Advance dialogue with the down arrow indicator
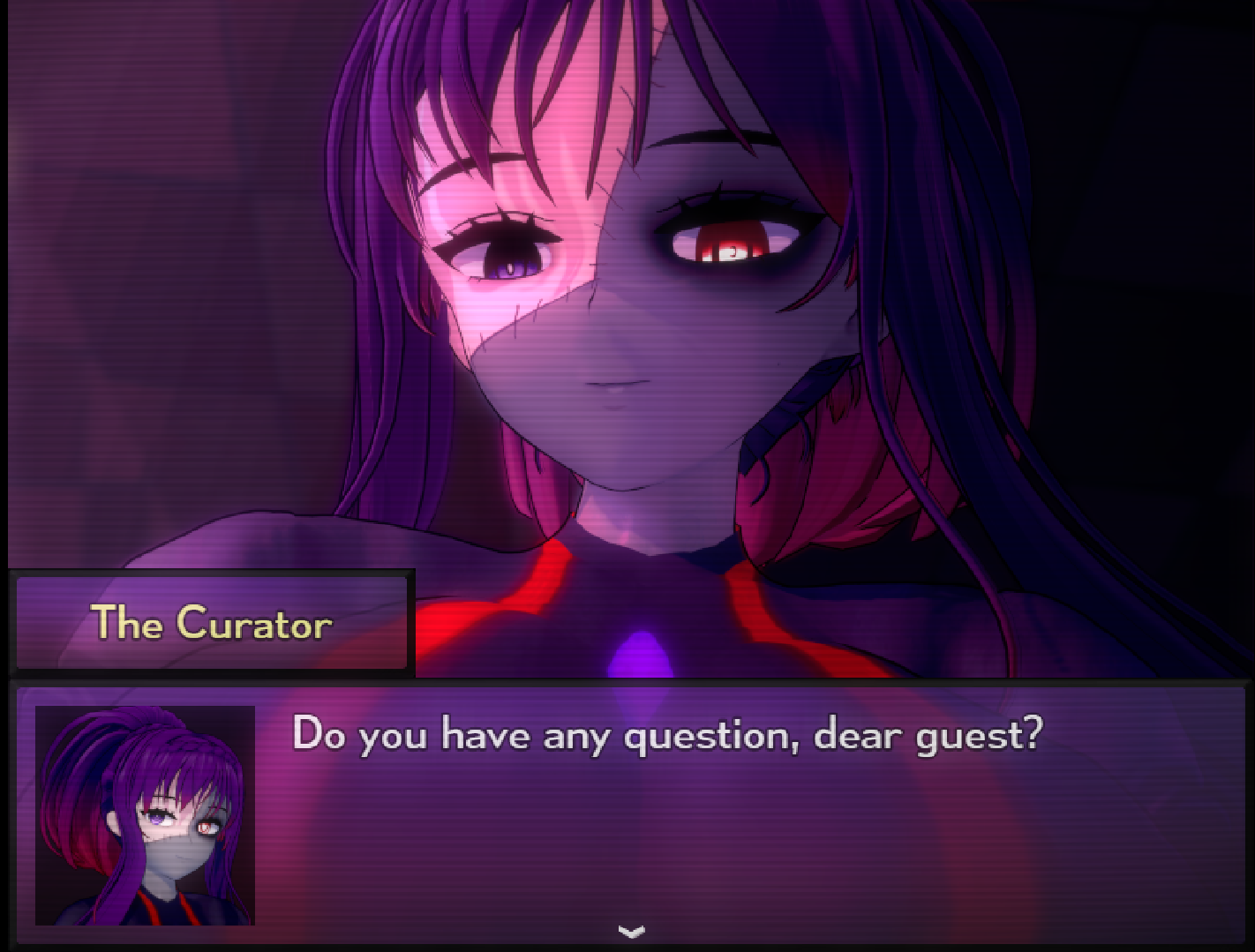Screen dimensions: 1255x952 631,931
